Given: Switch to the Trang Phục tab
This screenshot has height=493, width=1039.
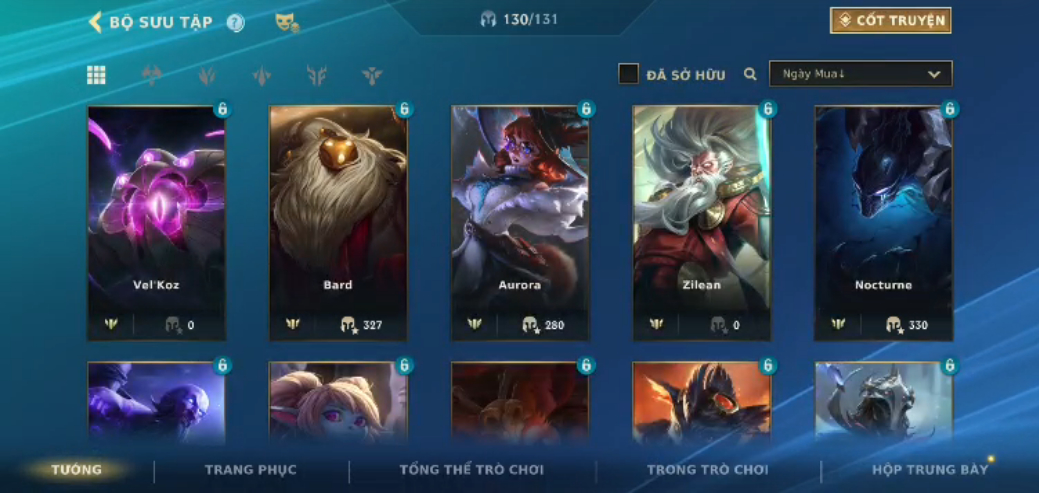Looking at the screenshot, I should click(x=251, y=470).
